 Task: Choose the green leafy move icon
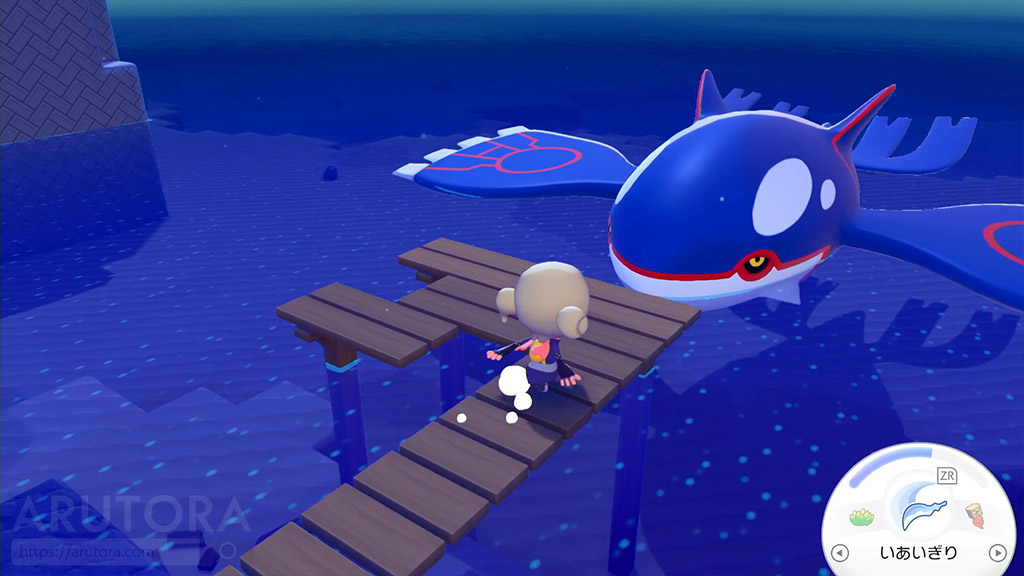862,517
